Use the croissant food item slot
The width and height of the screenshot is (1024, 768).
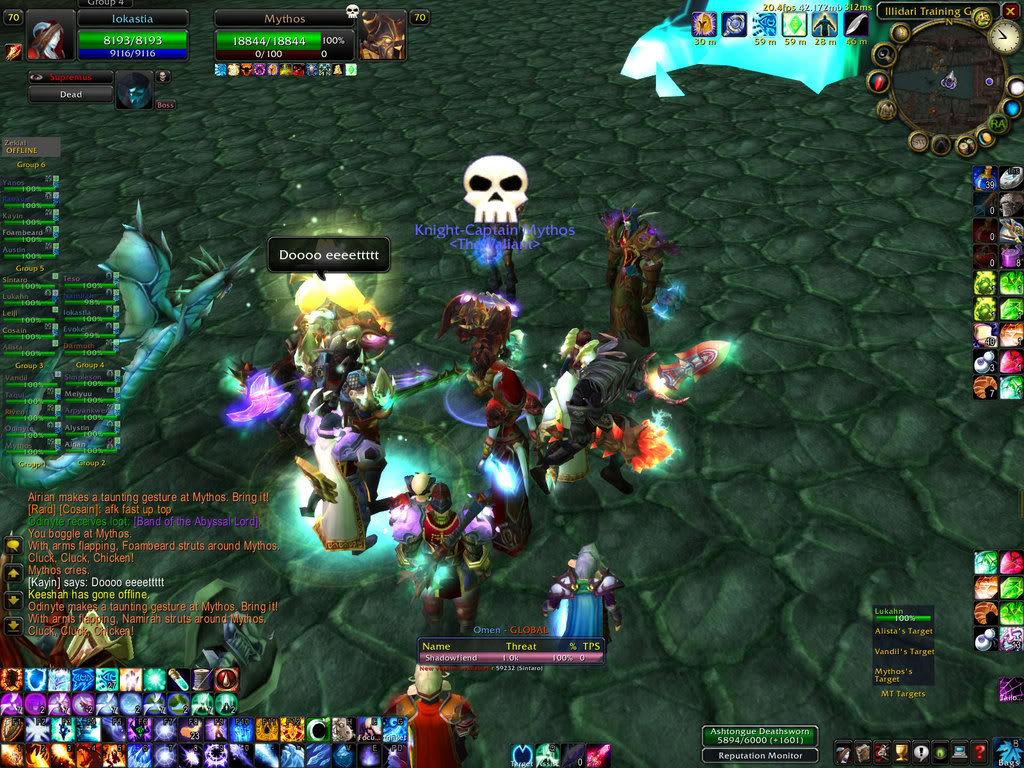pyautogui.click(x=986, y=387)
